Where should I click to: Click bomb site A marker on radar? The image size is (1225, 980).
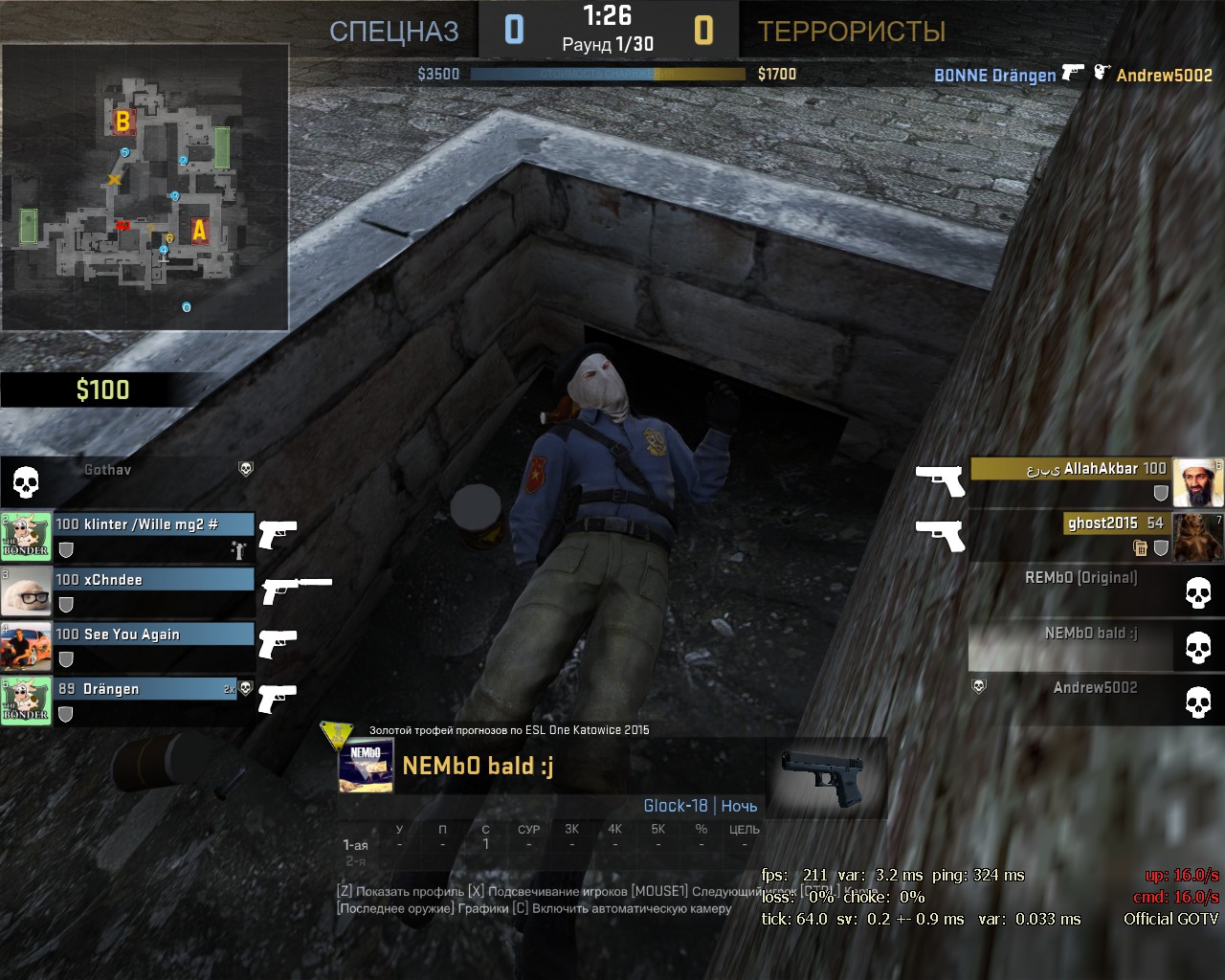(199, 231)
